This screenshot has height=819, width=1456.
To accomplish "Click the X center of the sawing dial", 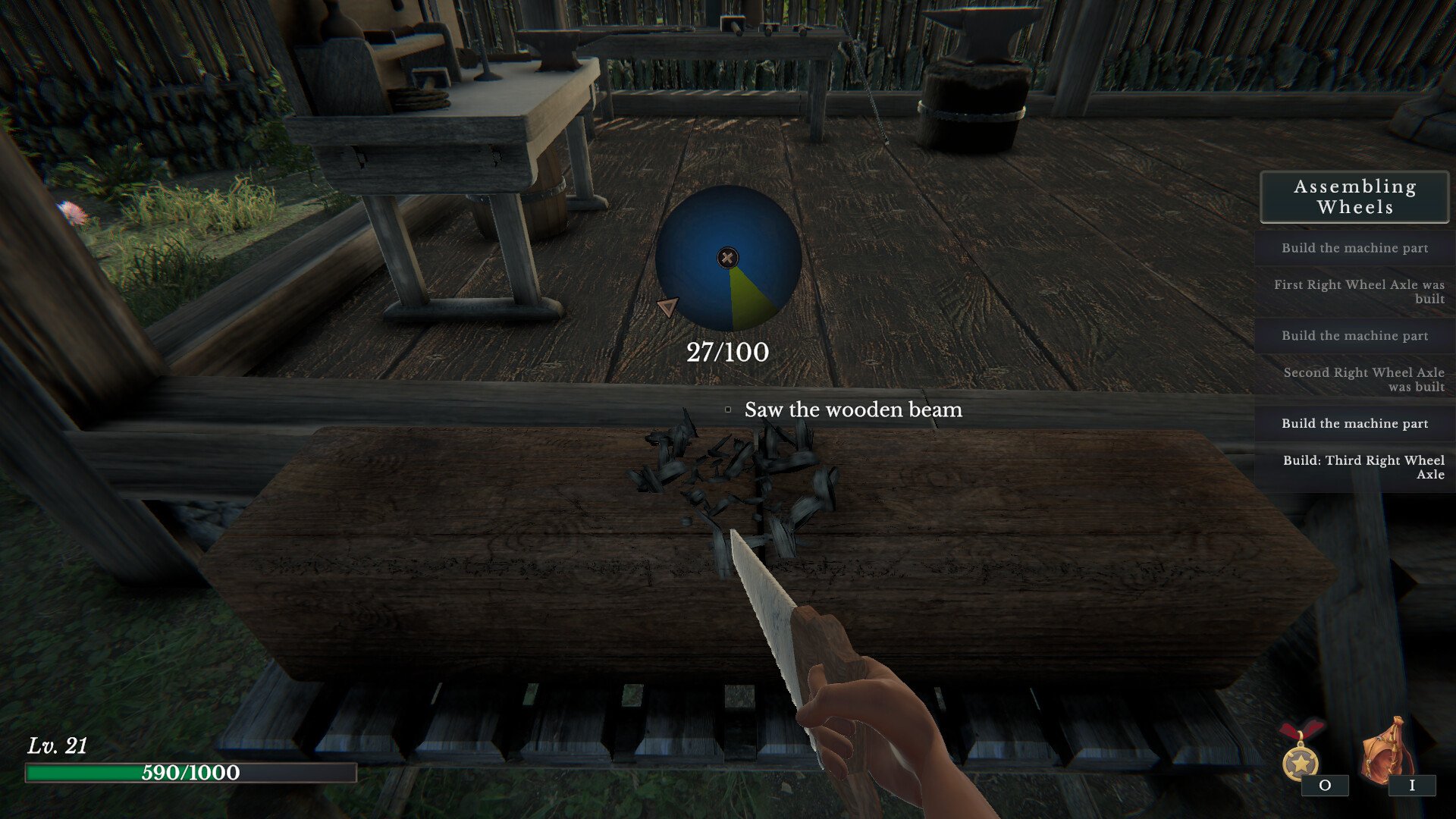I will tap(727, 258).
